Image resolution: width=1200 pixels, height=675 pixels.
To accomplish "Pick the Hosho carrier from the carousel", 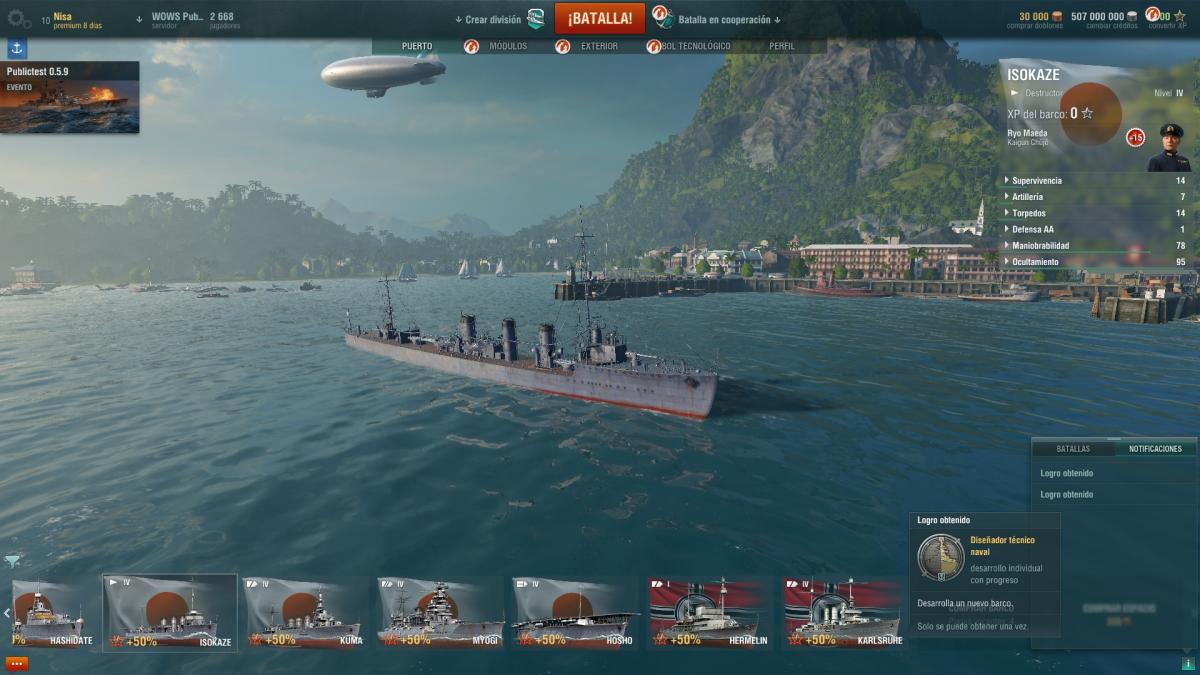I will tap(574, 613).
